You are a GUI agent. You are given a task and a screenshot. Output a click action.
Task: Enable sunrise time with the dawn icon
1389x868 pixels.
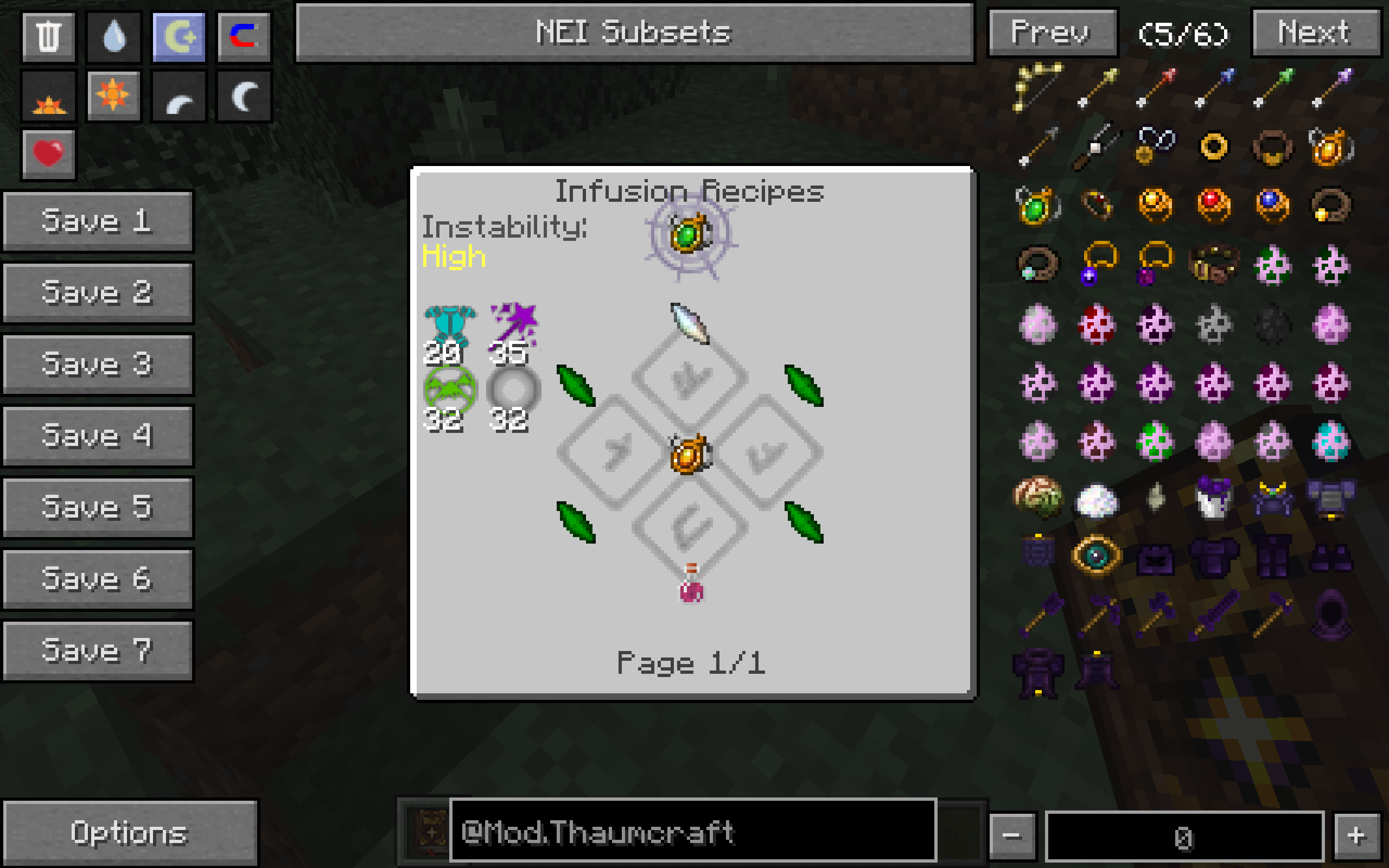(x=48, y=95)
